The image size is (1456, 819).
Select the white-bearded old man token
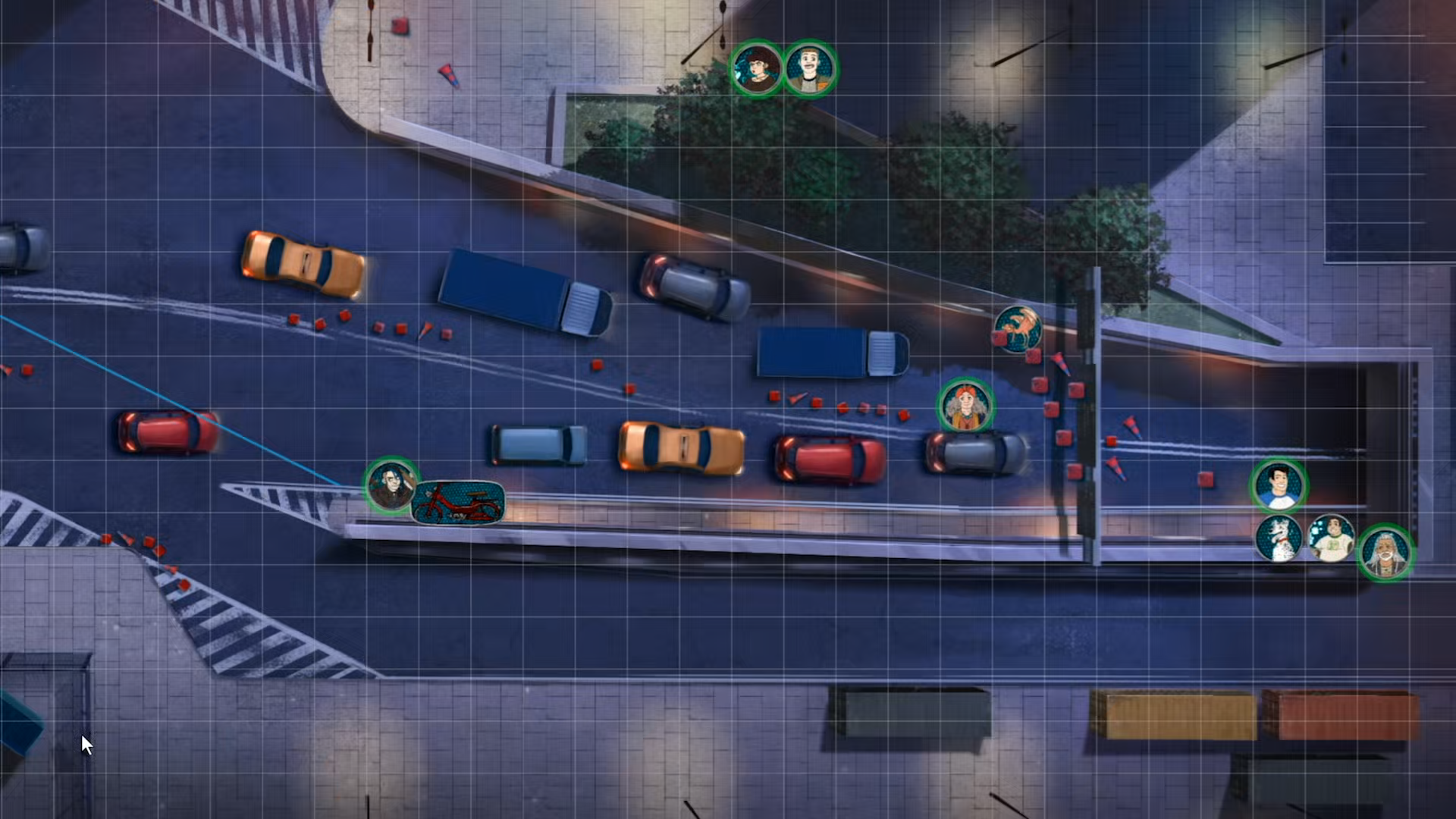click(1385, 553)
